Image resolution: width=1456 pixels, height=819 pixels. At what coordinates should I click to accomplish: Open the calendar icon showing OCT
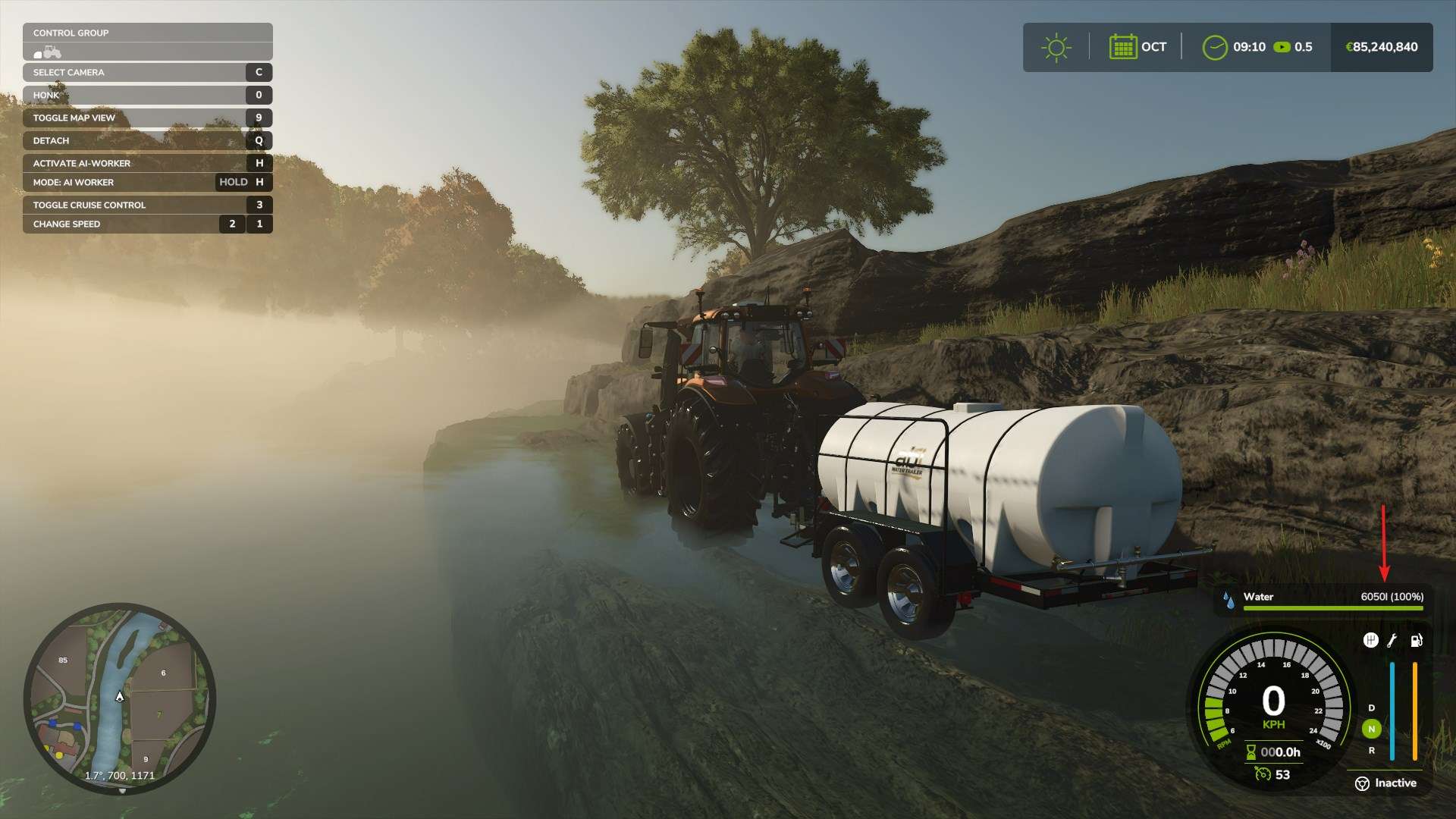pyautogui.click(x=1122, y=47)
